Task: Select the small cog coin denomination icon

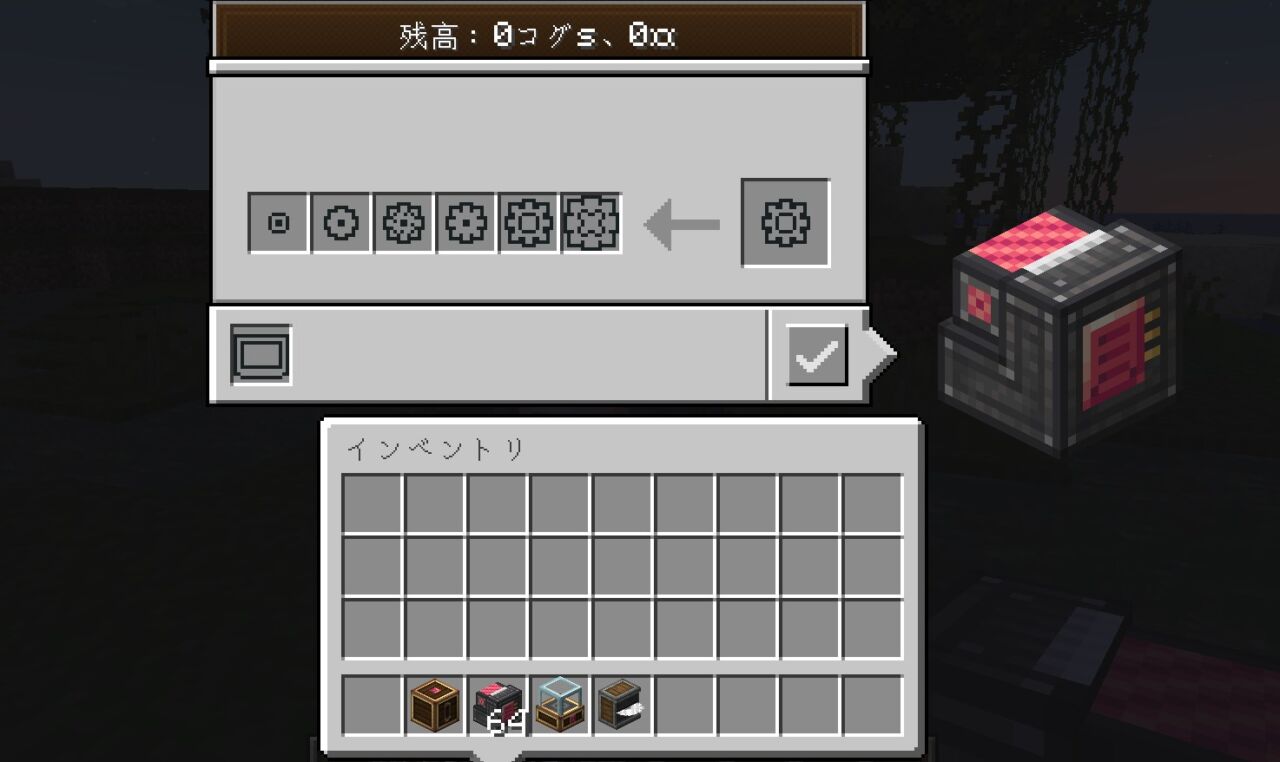Action: [465, 223]
